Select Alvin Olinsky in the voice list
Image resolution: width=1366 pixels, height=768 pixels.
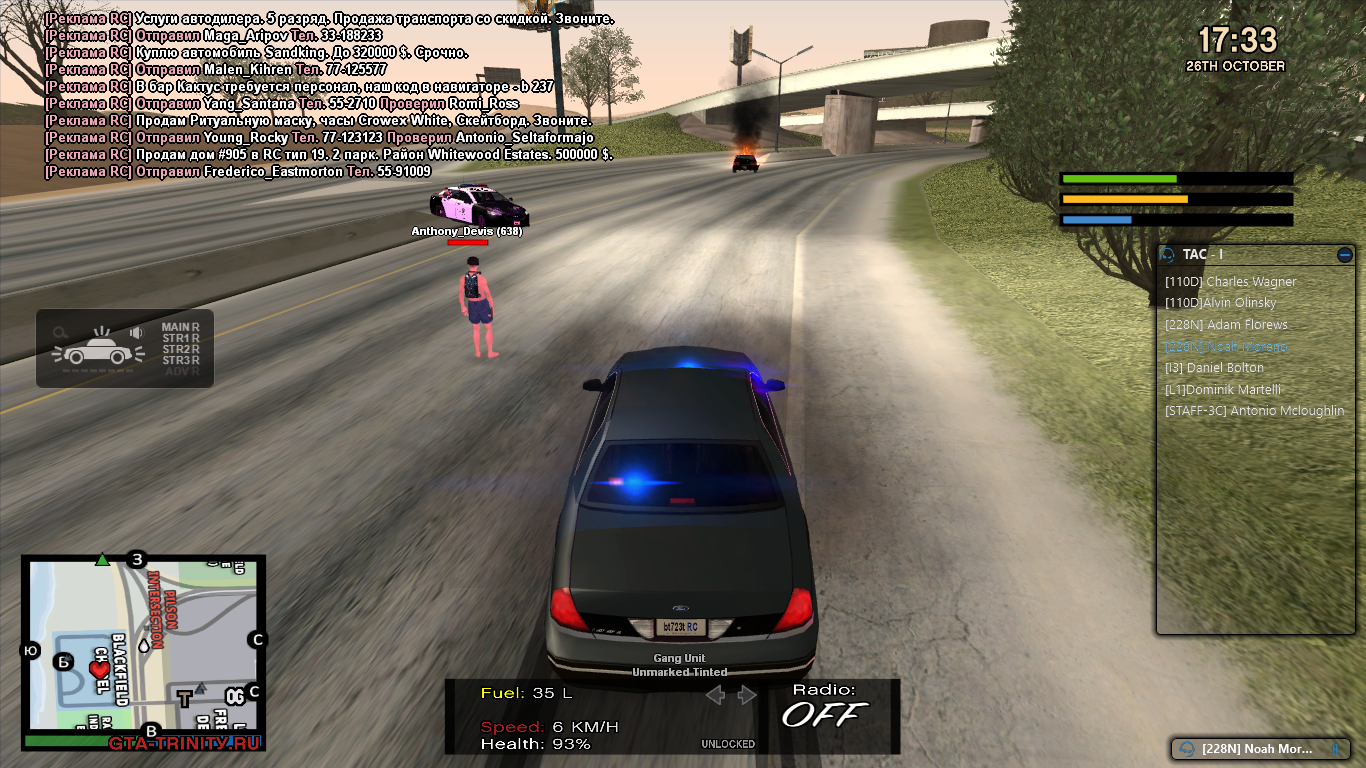(x=1220, y=303)
